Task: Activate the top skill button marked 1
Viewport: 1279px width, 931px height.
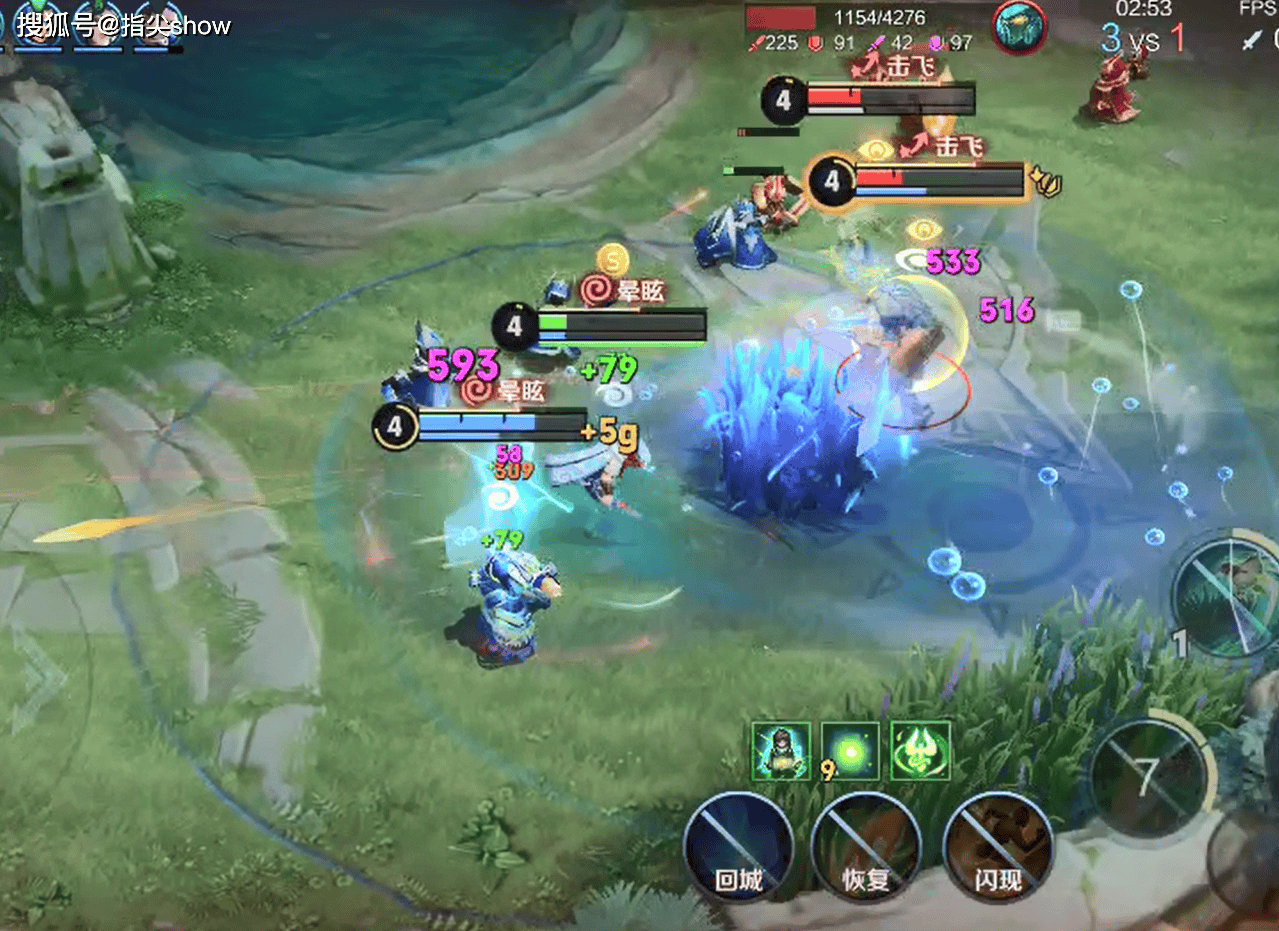Action: coord(1228,597)
